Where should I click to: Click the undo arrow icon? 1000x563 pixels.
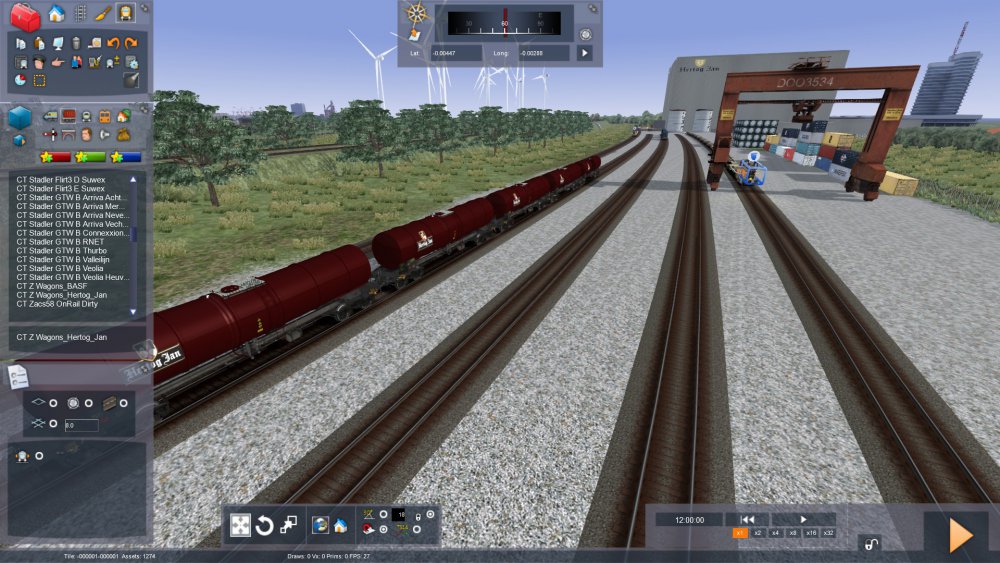[x=113, y=43]
